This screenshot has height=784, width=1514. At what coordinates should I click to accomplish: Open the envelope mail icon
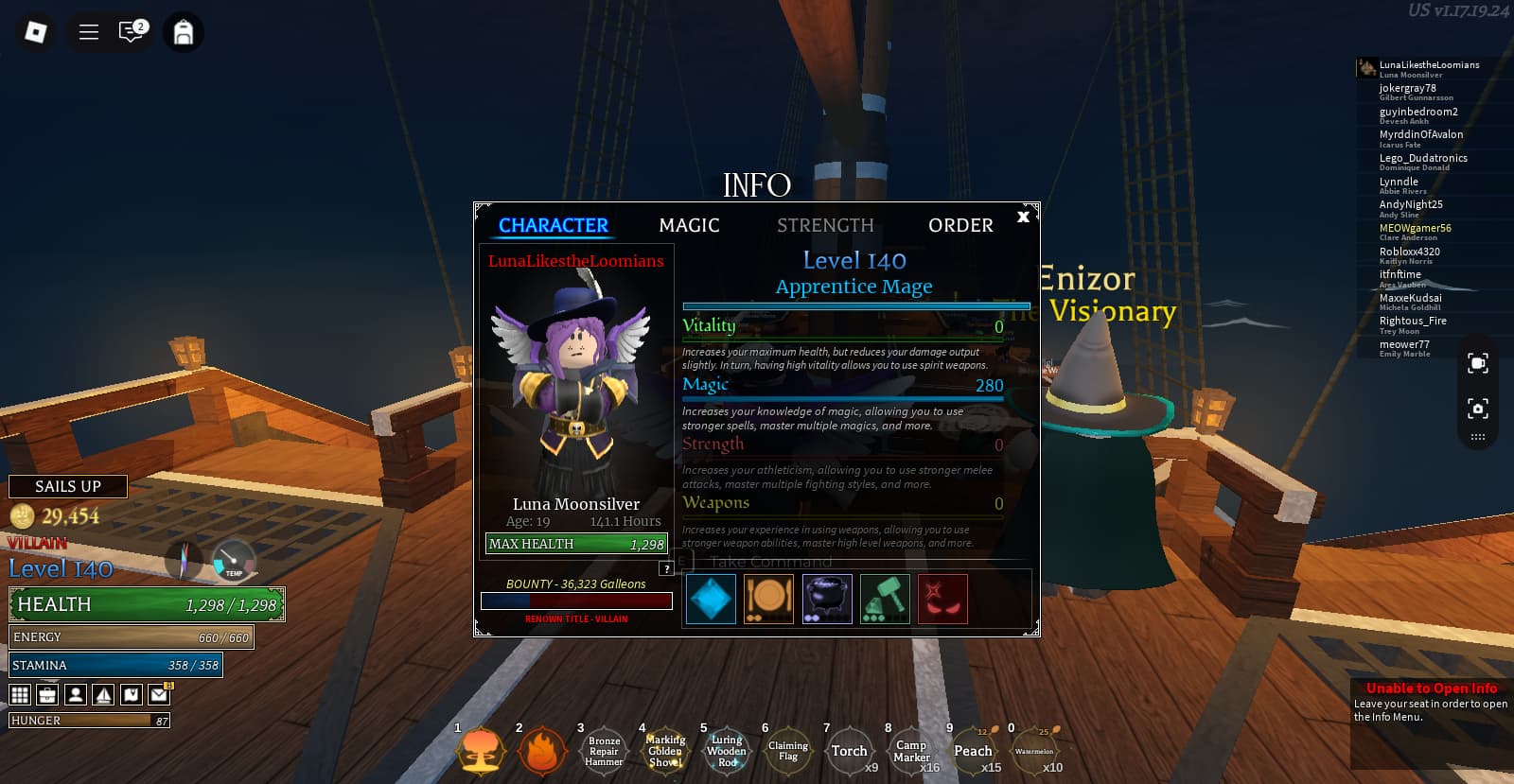(x=159, y=695)
